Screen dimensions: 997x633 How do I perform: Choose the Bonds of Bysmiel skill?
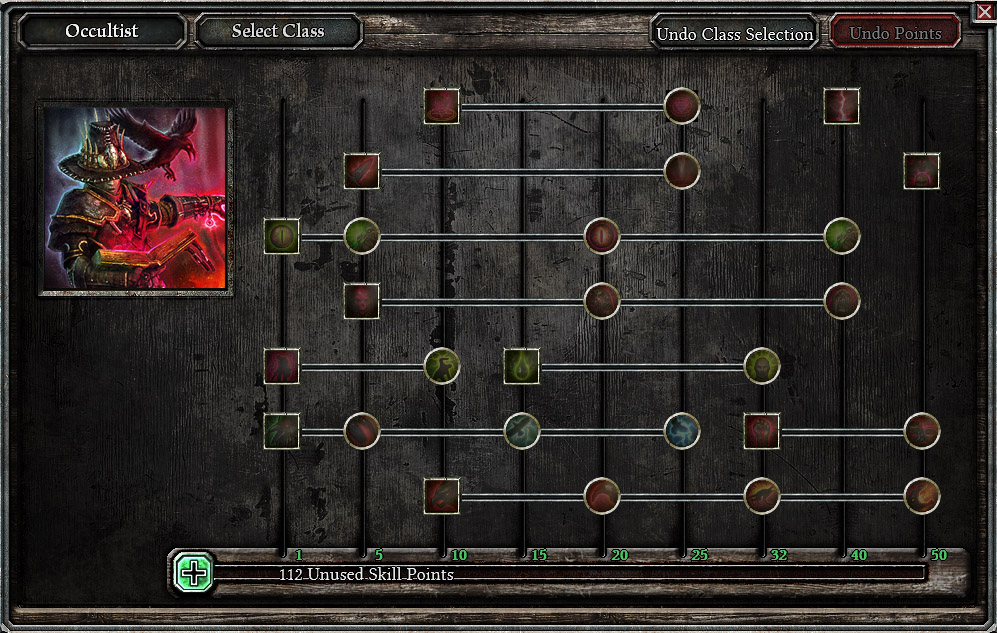pyautogui.click(x=442, y=495)
